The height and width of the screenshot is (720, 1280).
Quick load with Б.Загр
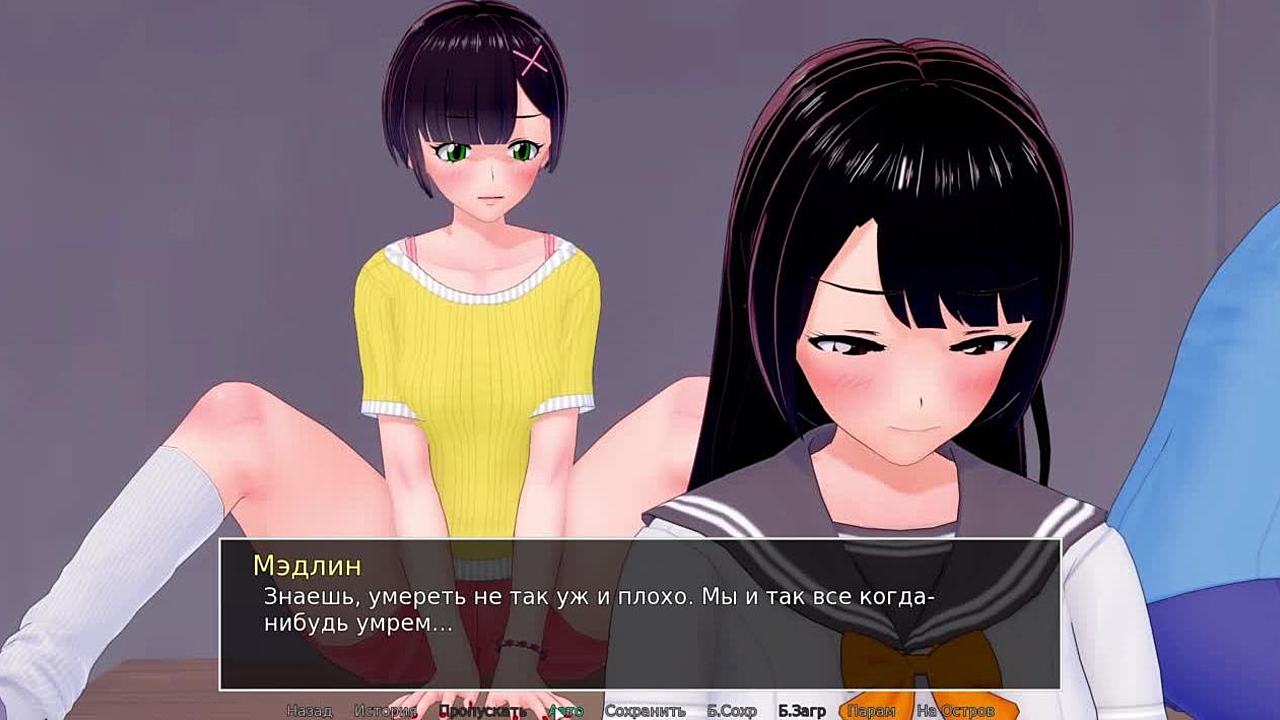pos(802,711)
